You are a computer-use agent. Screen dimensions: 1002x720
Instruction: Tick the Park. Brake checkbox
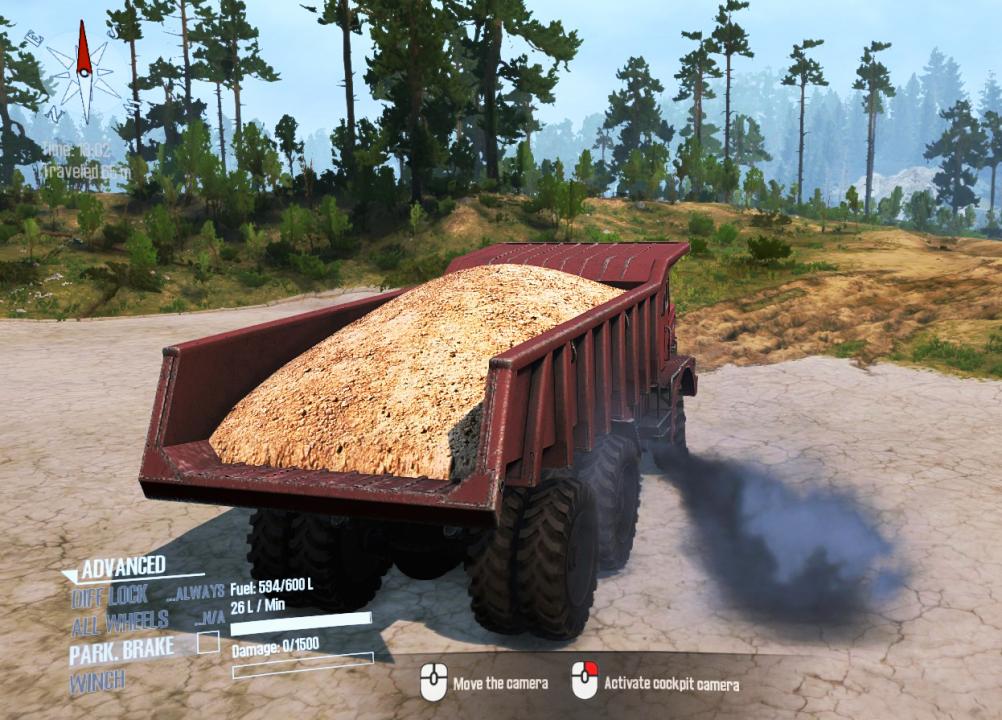(208, 643)
